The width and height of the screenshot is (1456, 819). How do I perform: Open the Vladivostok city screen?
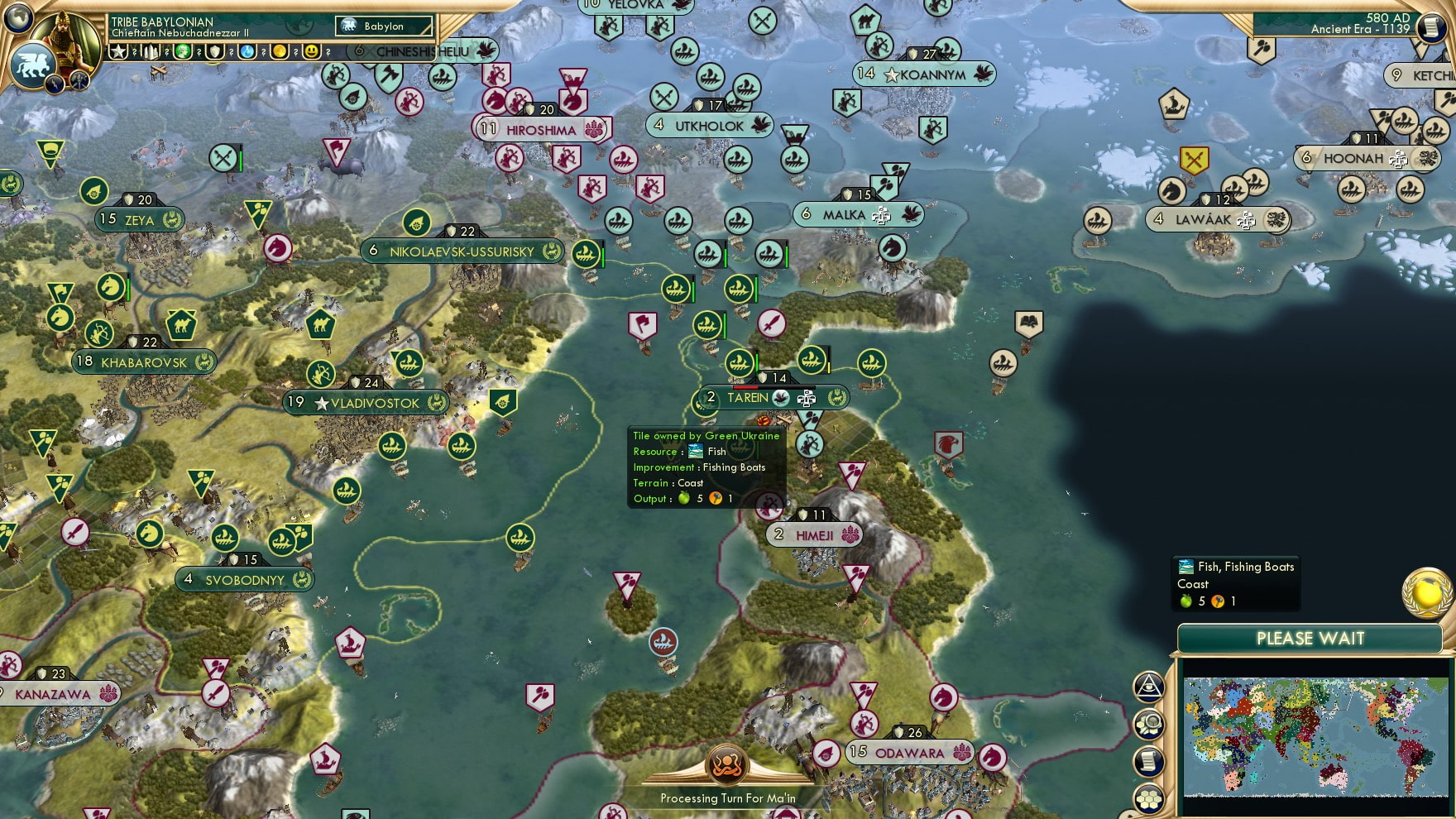point(364,403)
